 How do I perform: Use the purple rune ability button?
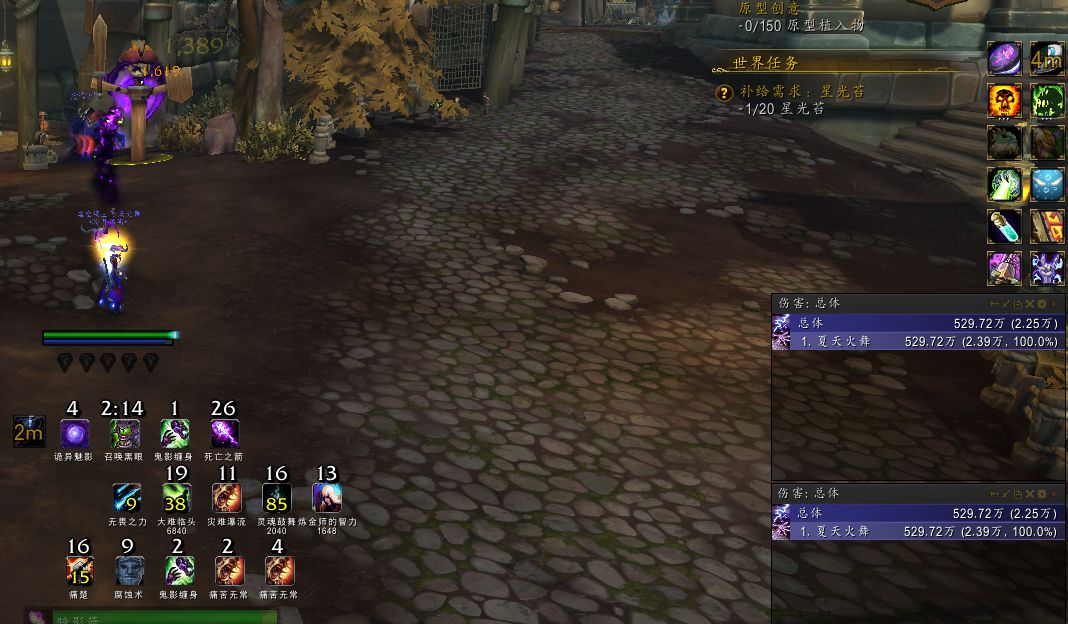coord(1004,59)
